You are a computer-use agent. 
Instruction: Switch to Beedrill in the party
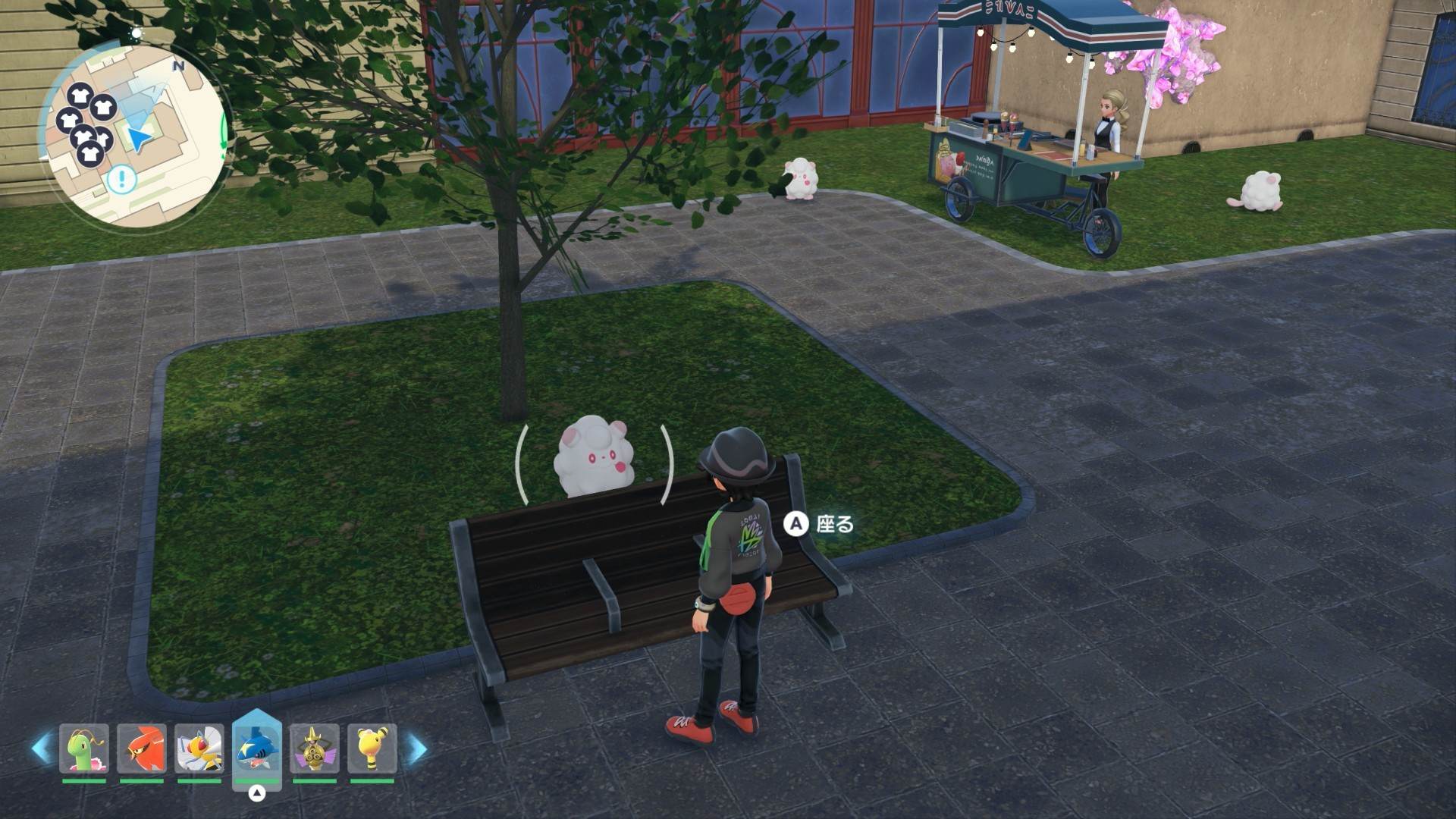199,749
